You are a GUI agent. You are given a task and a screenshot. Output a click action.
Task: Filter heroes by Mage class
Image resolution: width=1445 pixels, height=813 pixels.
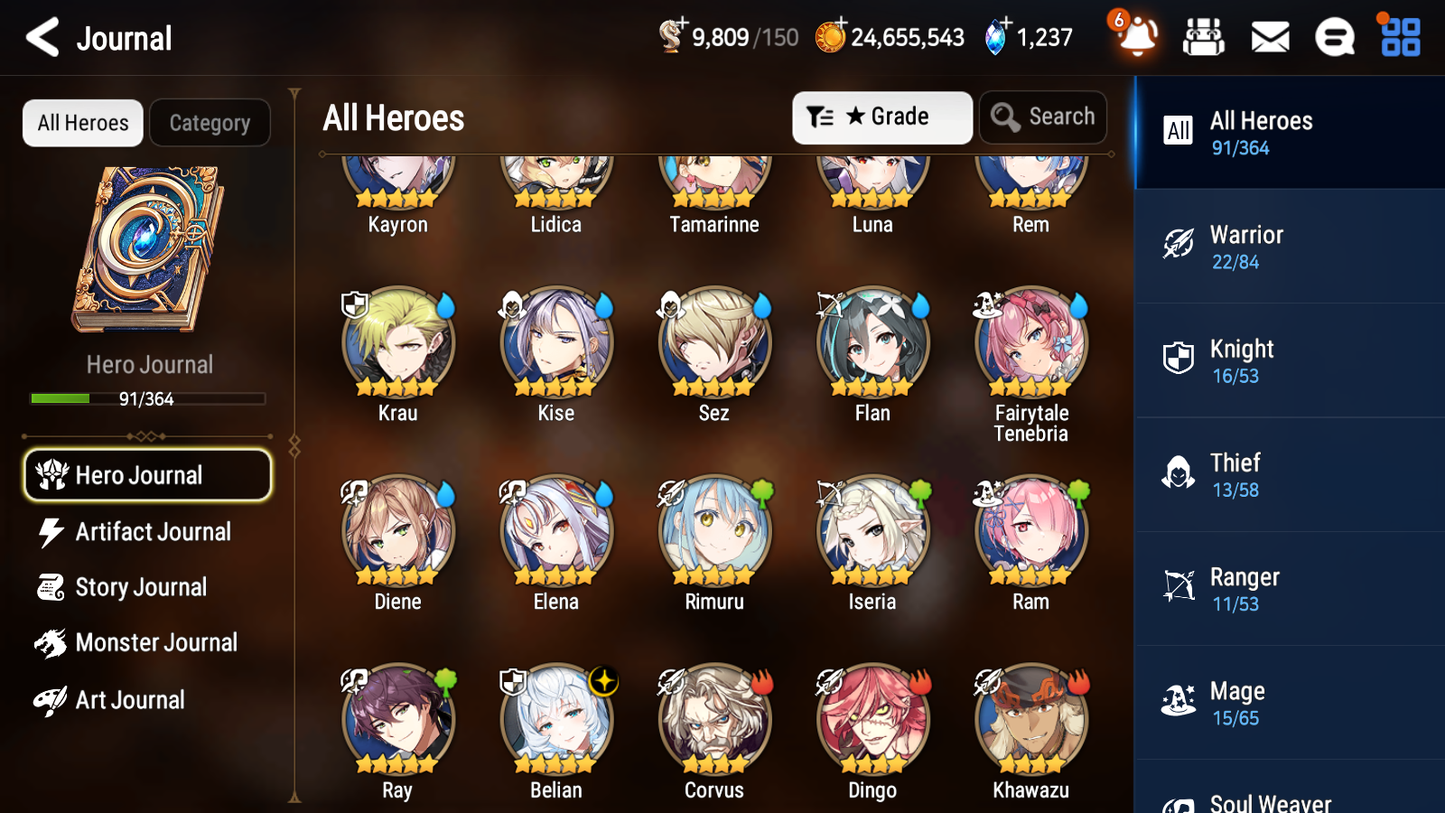pyautogui.click(x=1289, y=702)
